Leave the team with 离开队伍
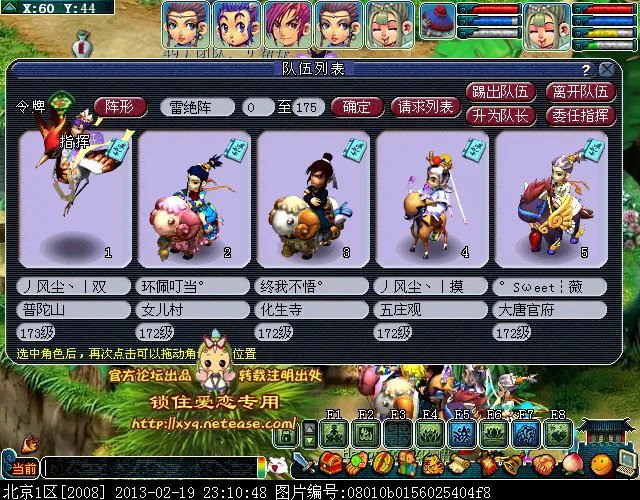 579,92
